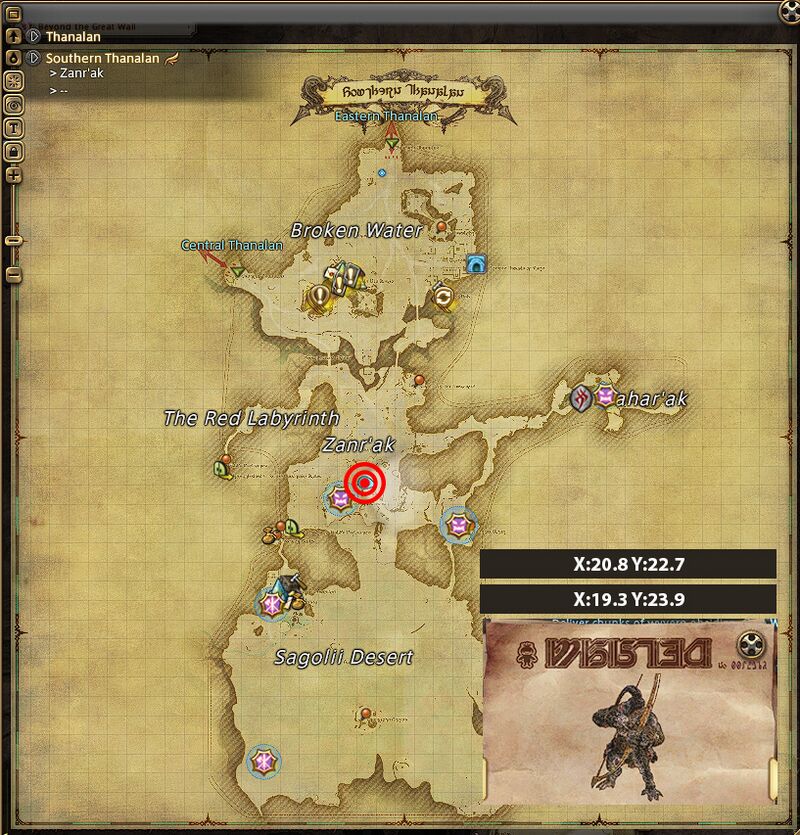
Task: Click the round exclamation quest marker
Action: [320, 295]
